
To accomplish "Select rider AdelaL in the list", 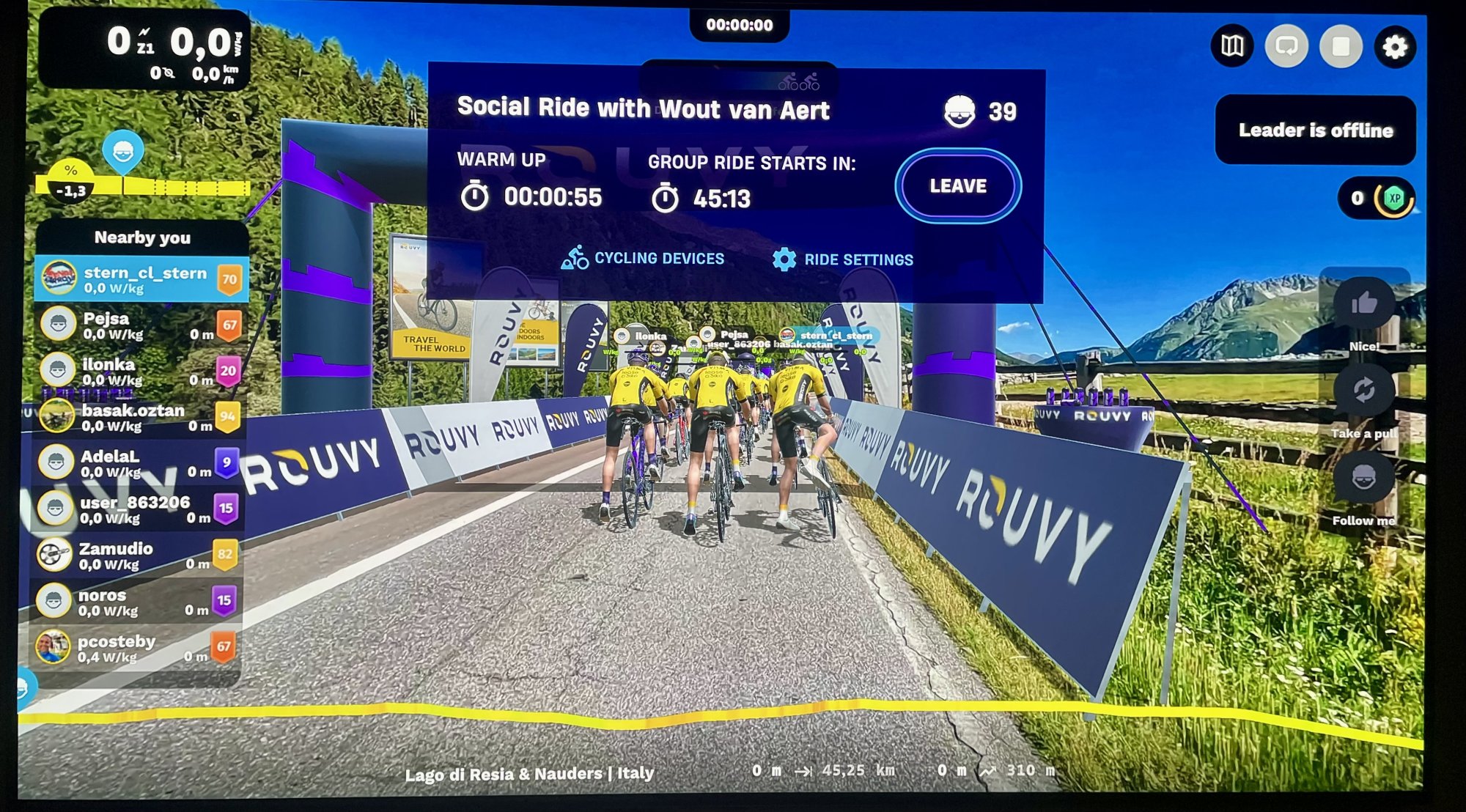I will point(139,463).
